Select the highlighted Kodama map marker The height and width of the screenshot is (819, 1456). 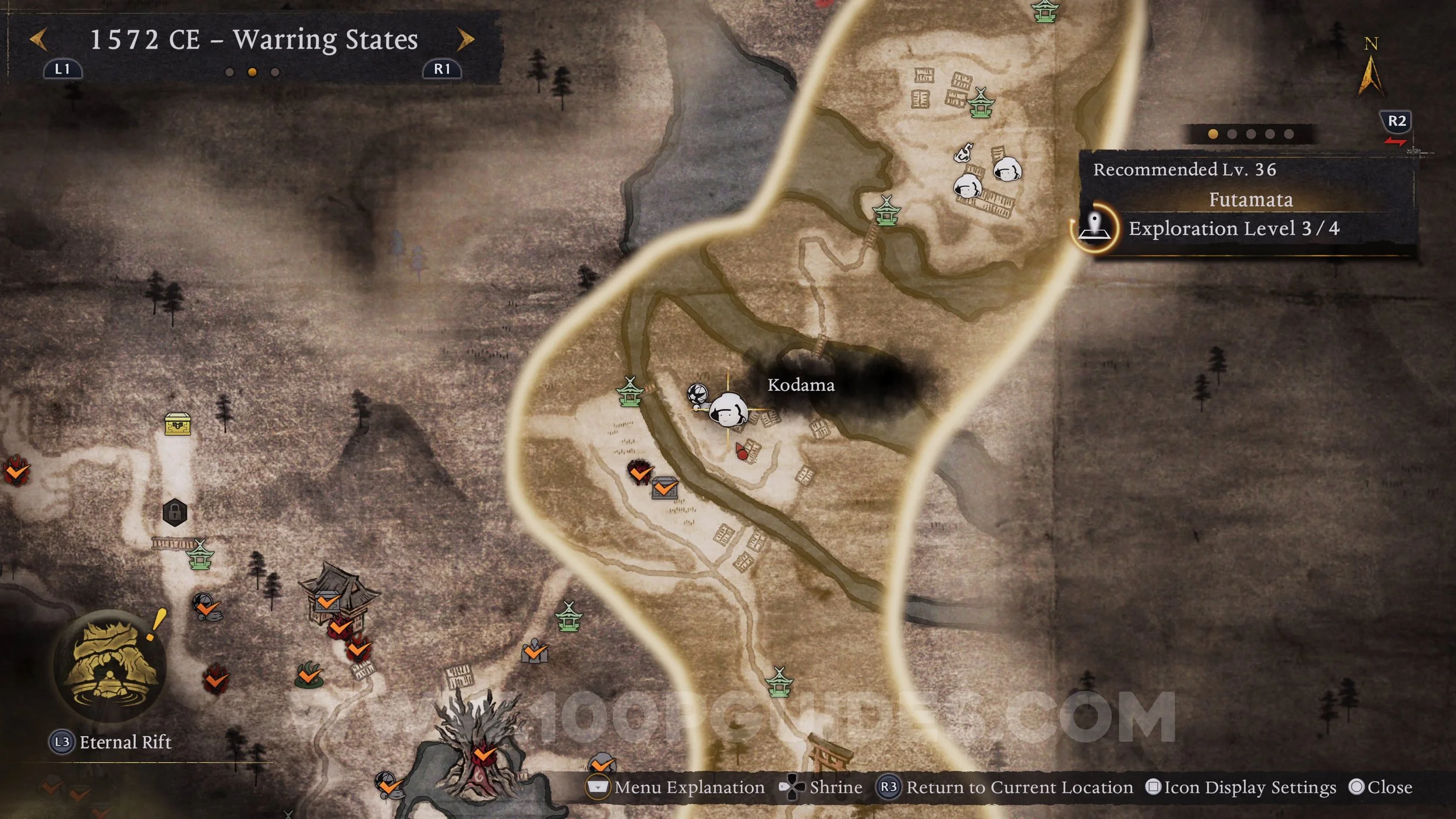coord(728,409)
